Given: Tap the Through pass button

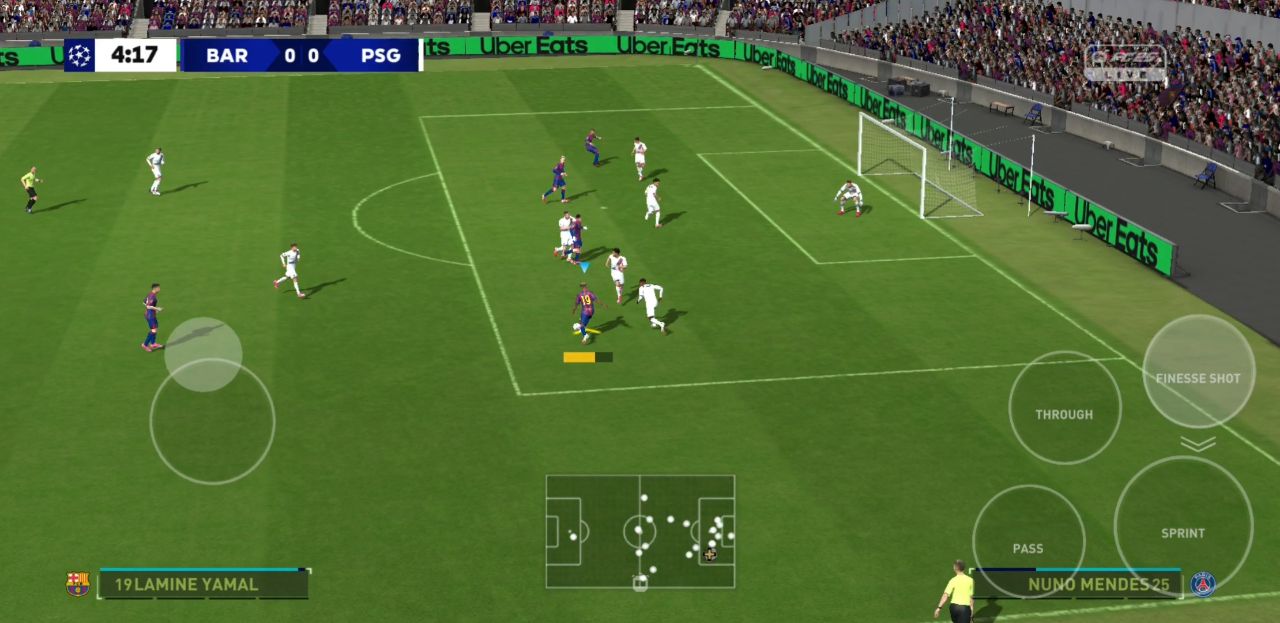Looking at the screenshot, I should (x=1064, y=408).
